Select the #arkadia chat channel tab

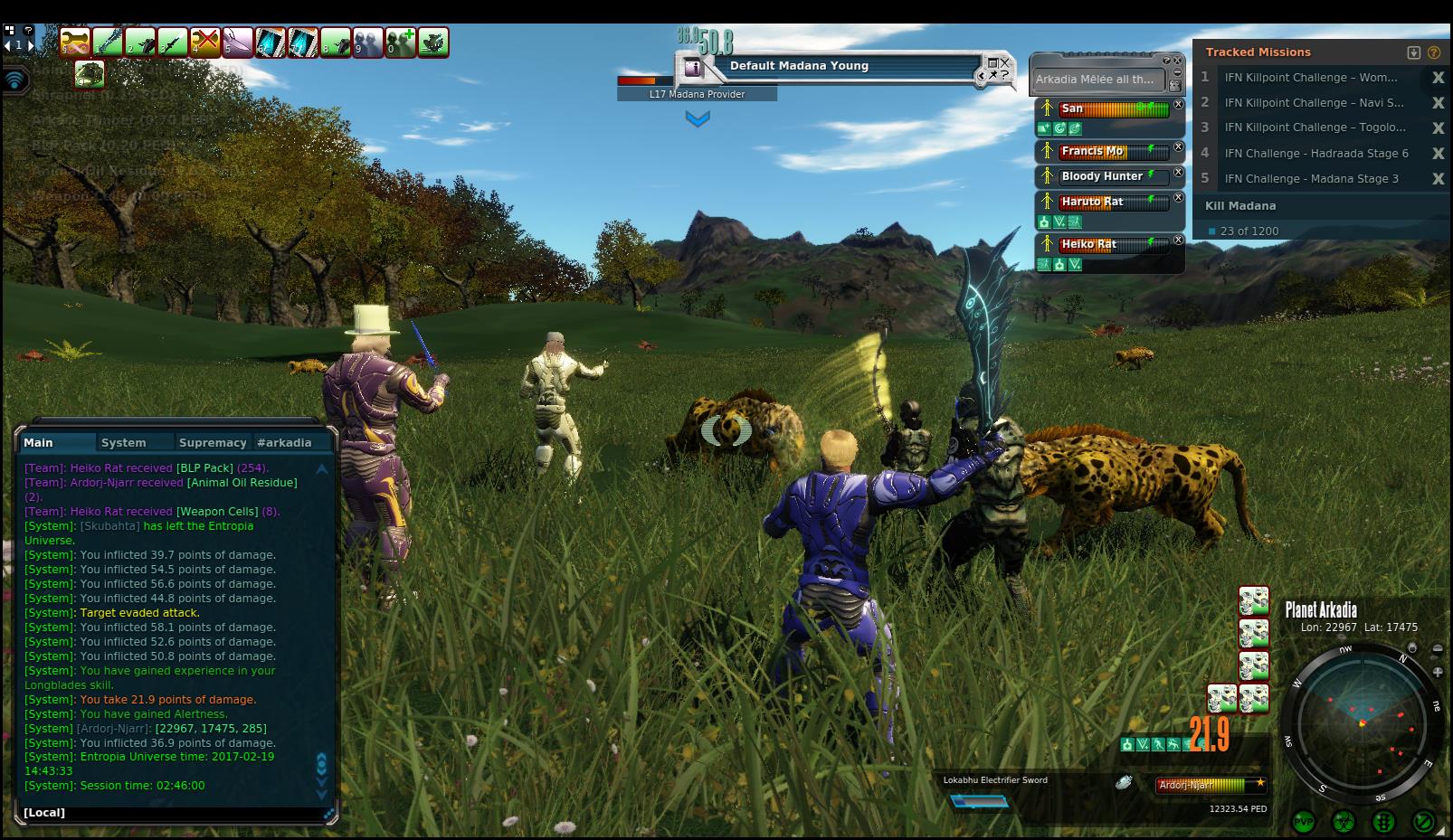pyautogui.click(x=284, y=443)
